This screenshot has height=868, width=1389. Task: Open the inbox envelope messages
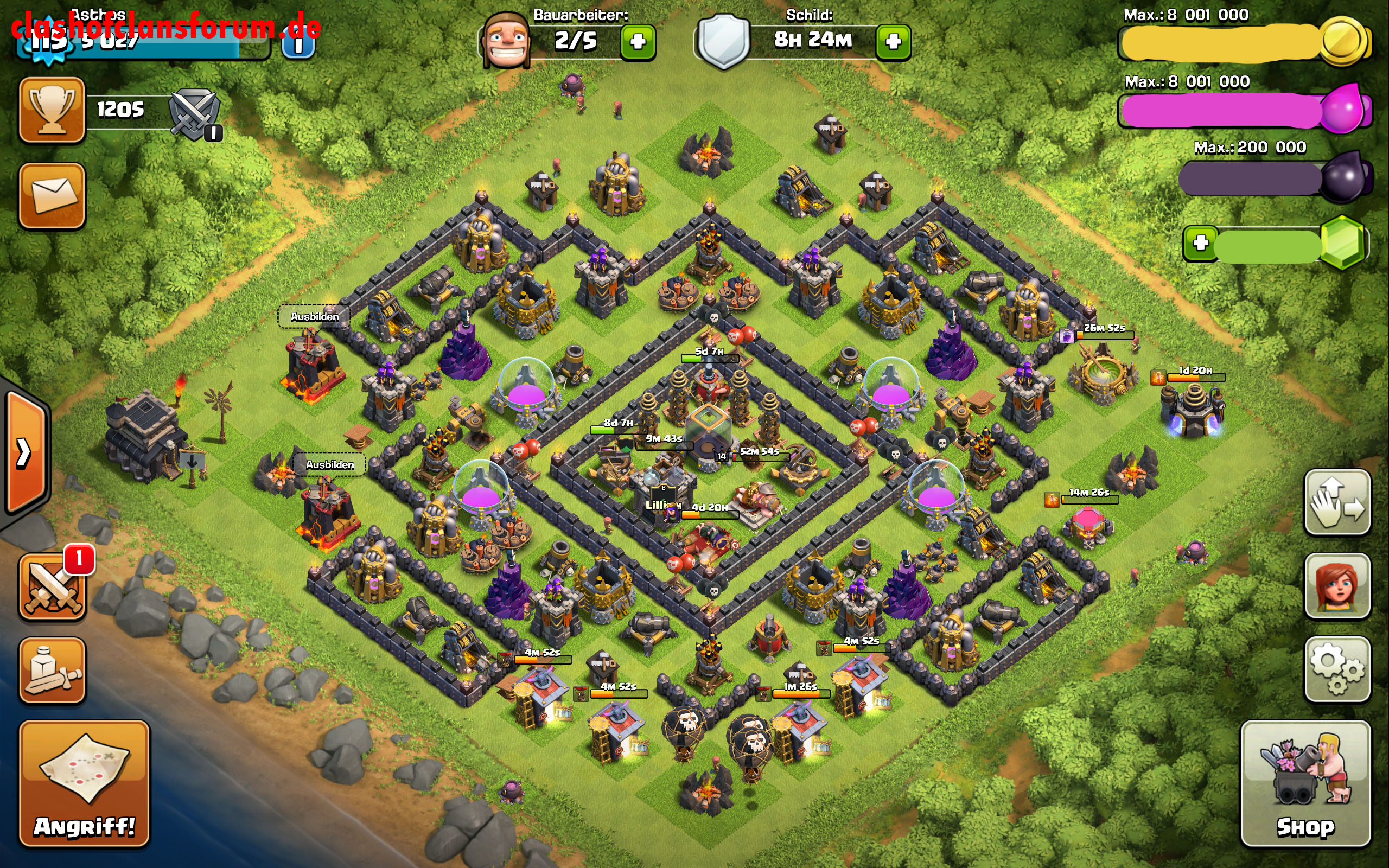click(x=52, y=195)
